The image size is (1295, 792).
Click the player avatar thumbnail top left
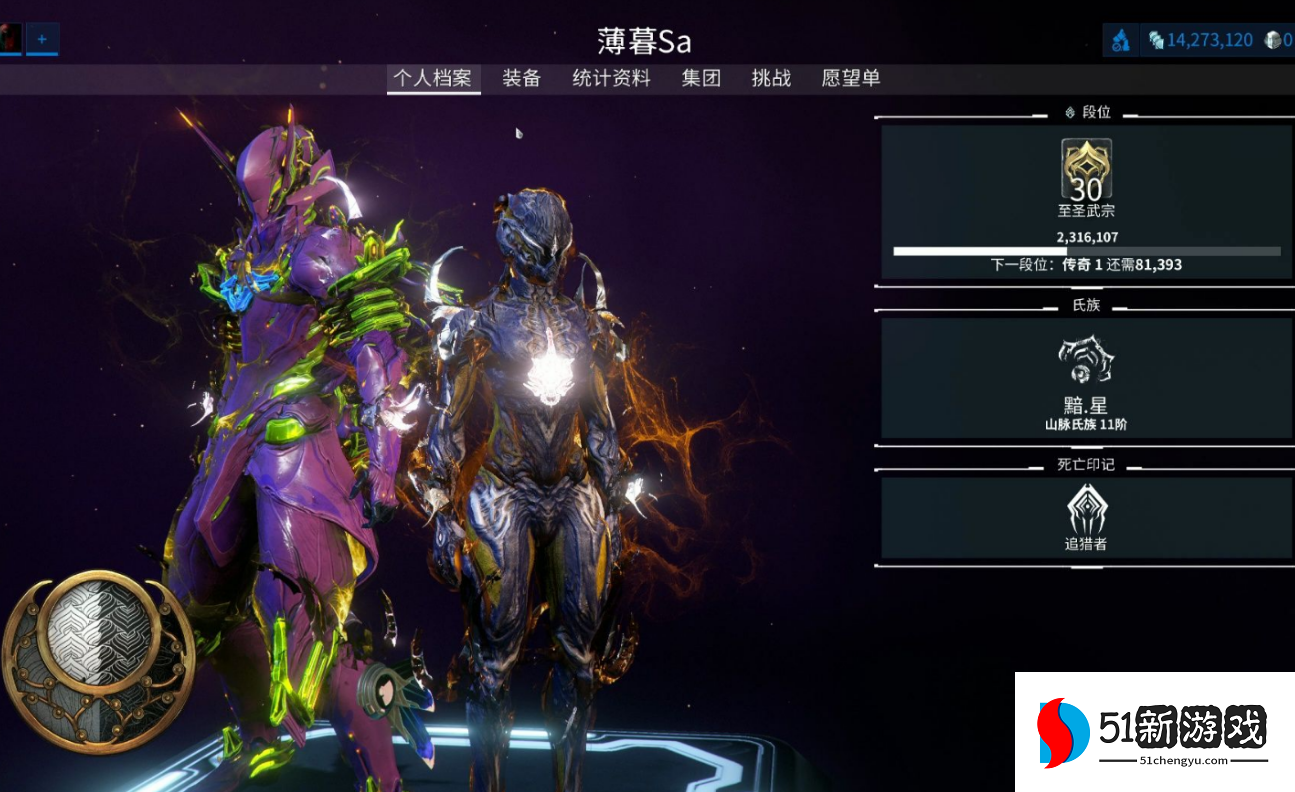point(11,38)
